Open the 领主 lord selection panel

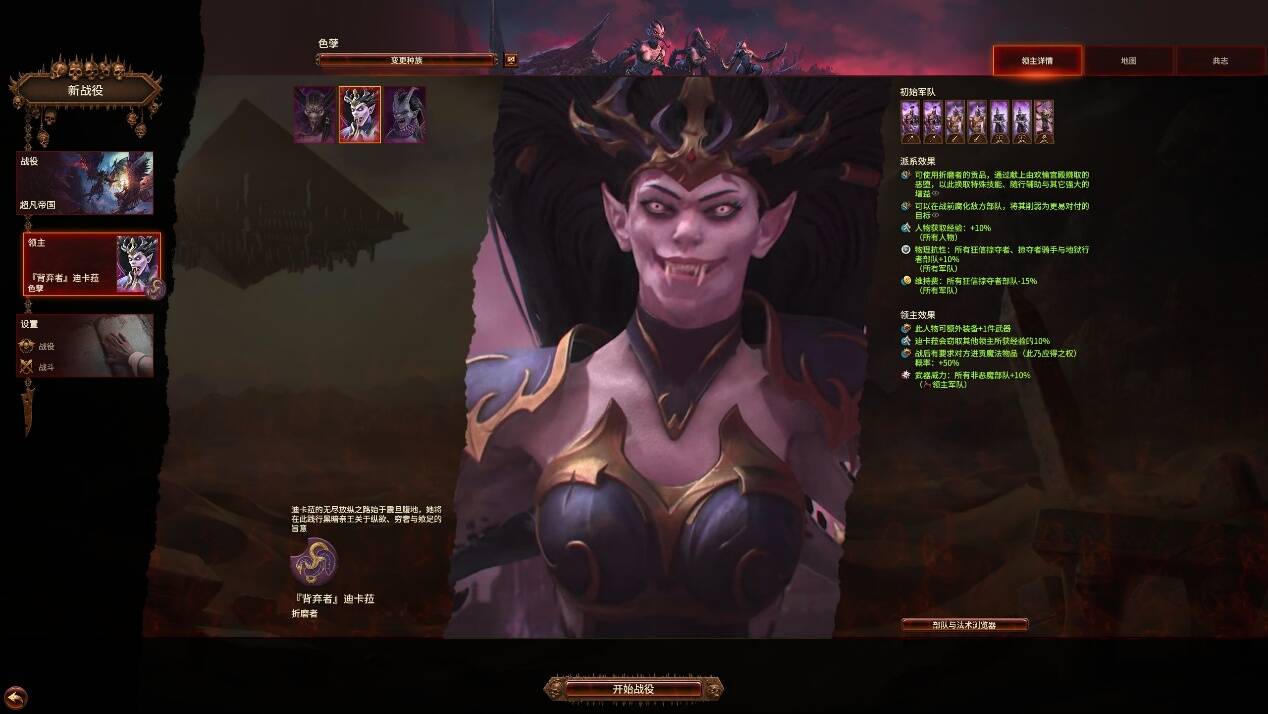coord(92,264)
